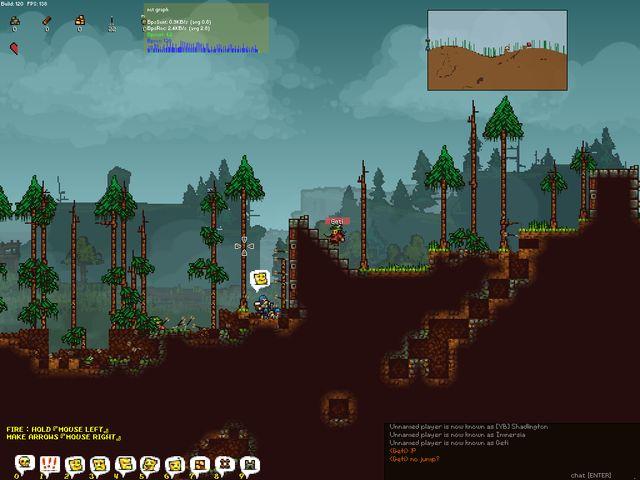Click the net graph overlay
The height and width of the screenshot is (480, 640).
point(205,28)
